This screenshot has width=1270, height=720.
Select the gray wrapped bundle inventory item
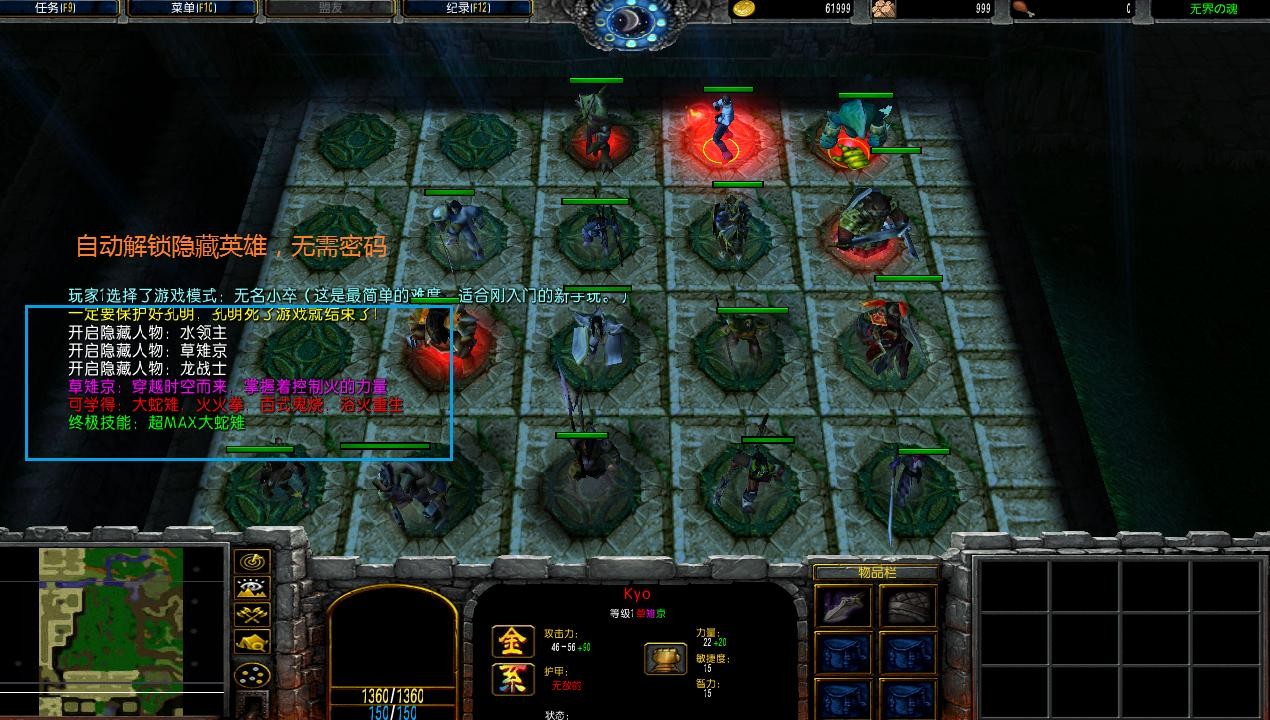pos(908,605)
